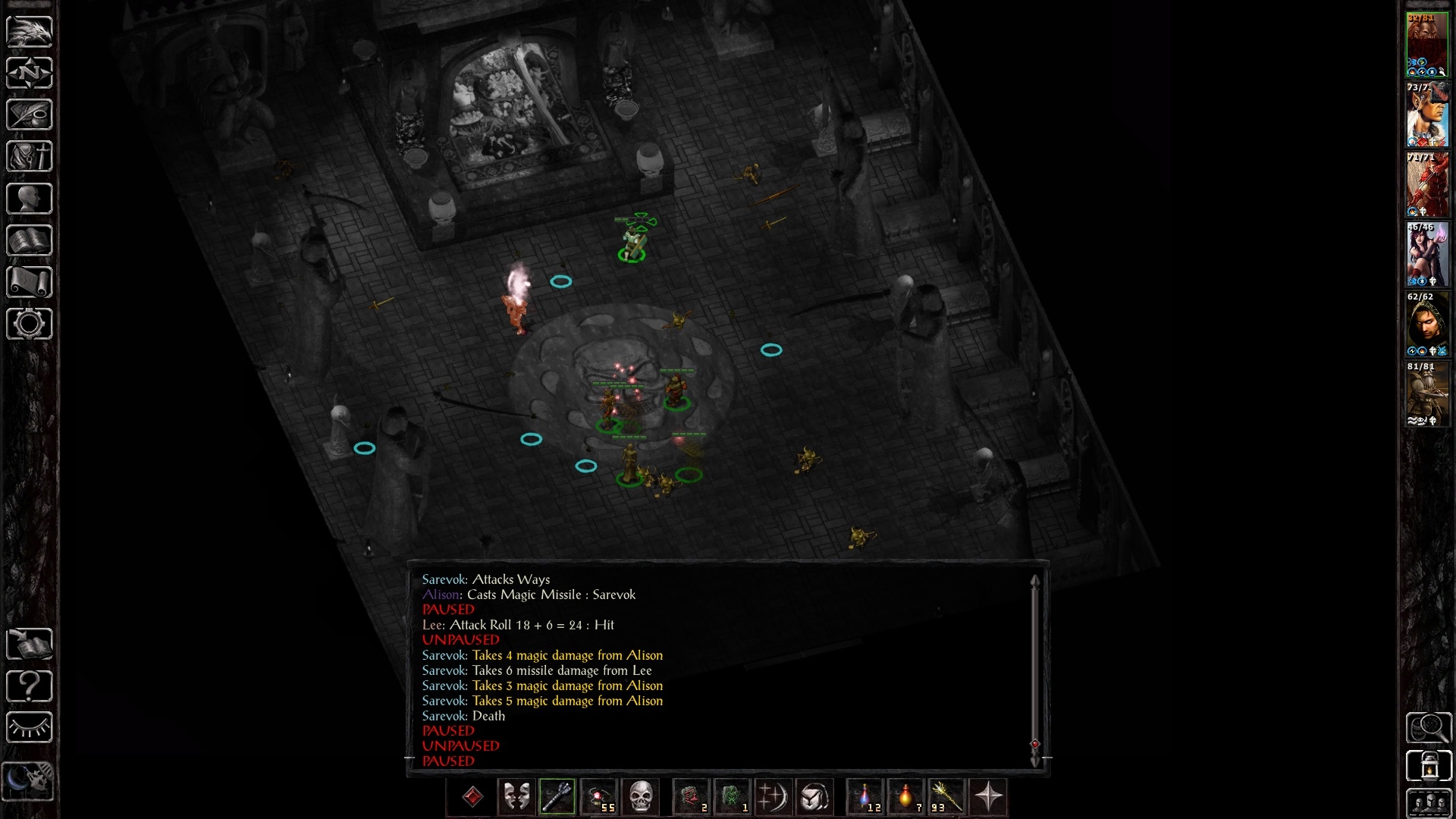The height and width of the screenshot is (819, 1456).
Task: Open the rest button with moon icon
Action: pos(30,780)
